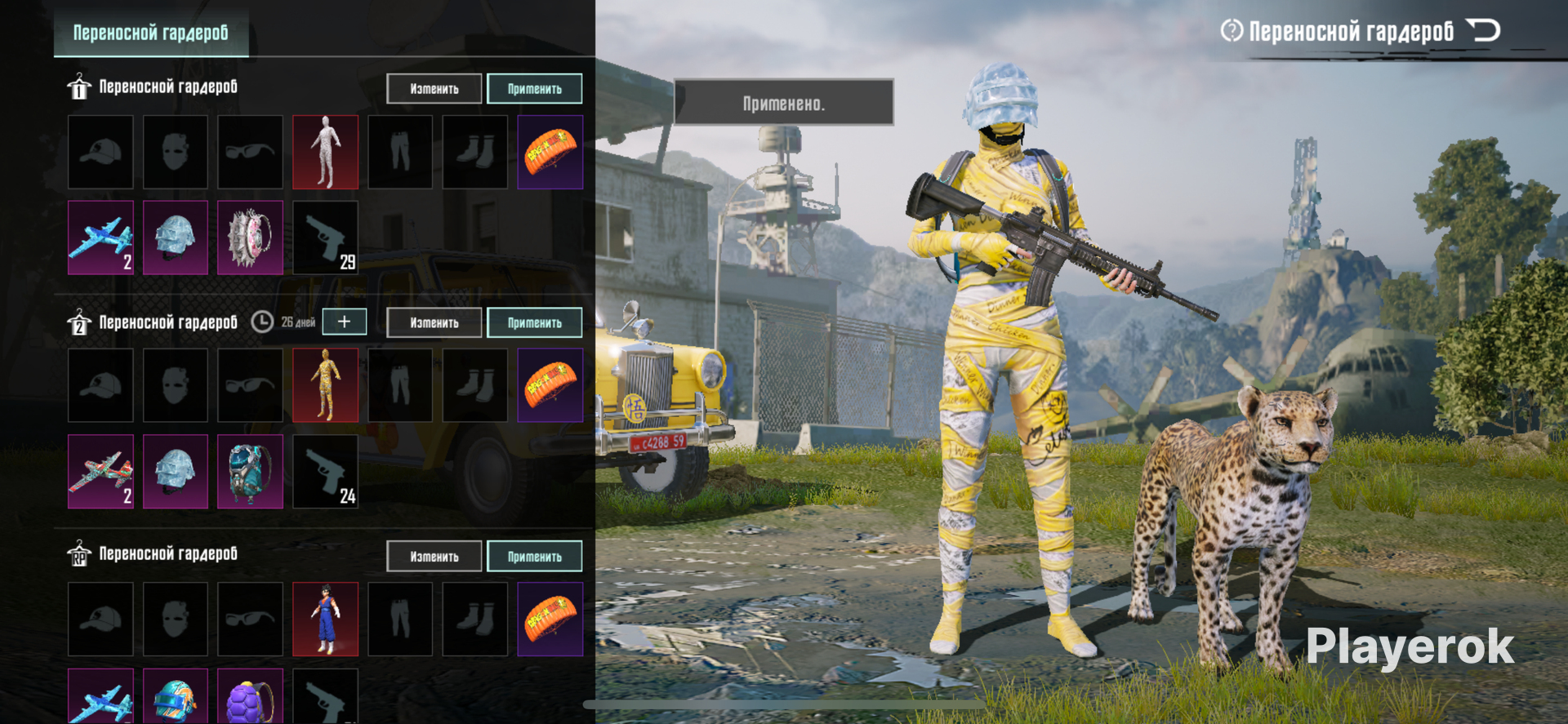This screenshot has height=724, width=1568.
Task: Extend wardrobe 2 duration with plus button
Action: click(344, 322)
